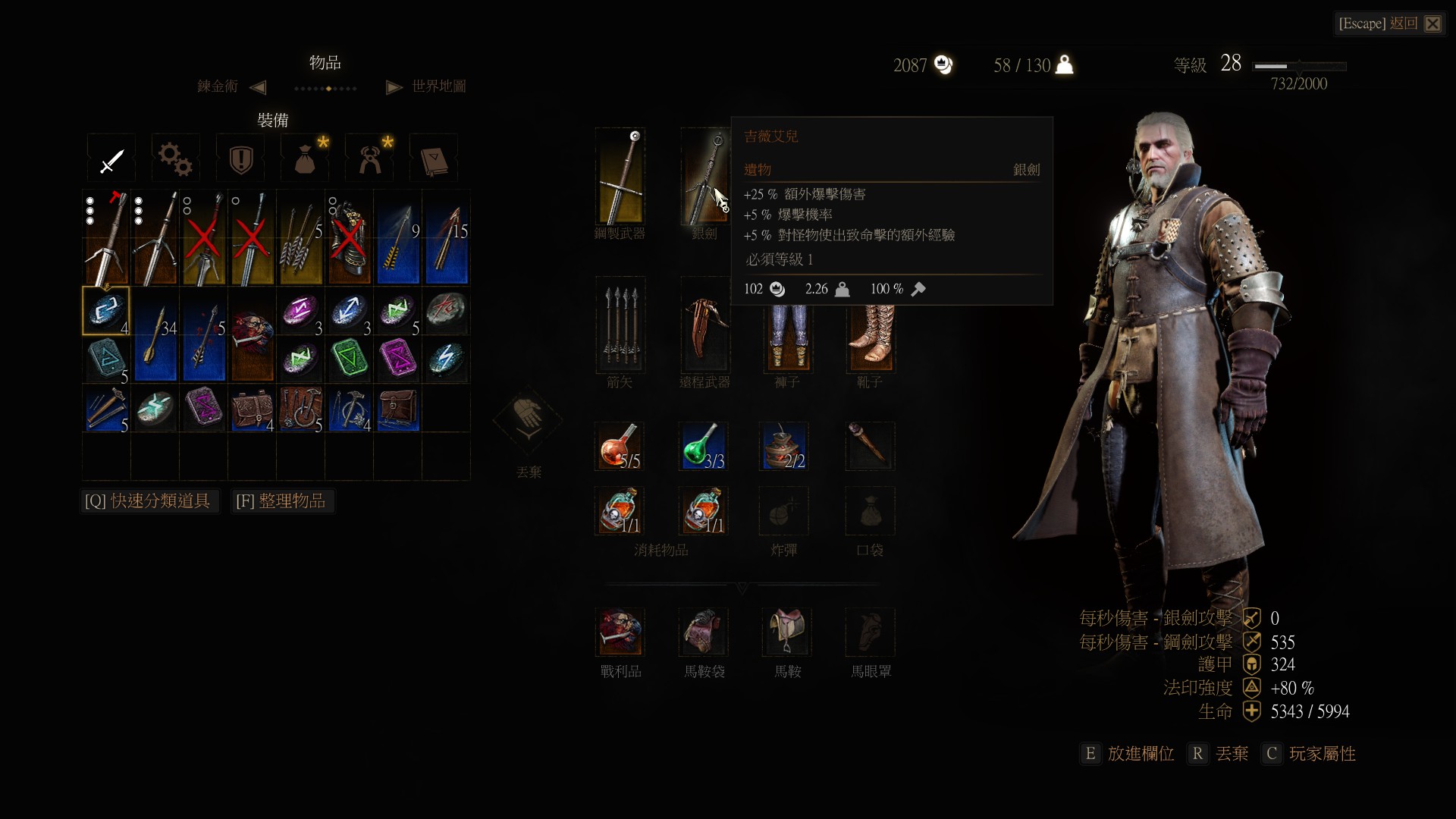
Task: Click the quick sort items button
Action: coord(149,501)
